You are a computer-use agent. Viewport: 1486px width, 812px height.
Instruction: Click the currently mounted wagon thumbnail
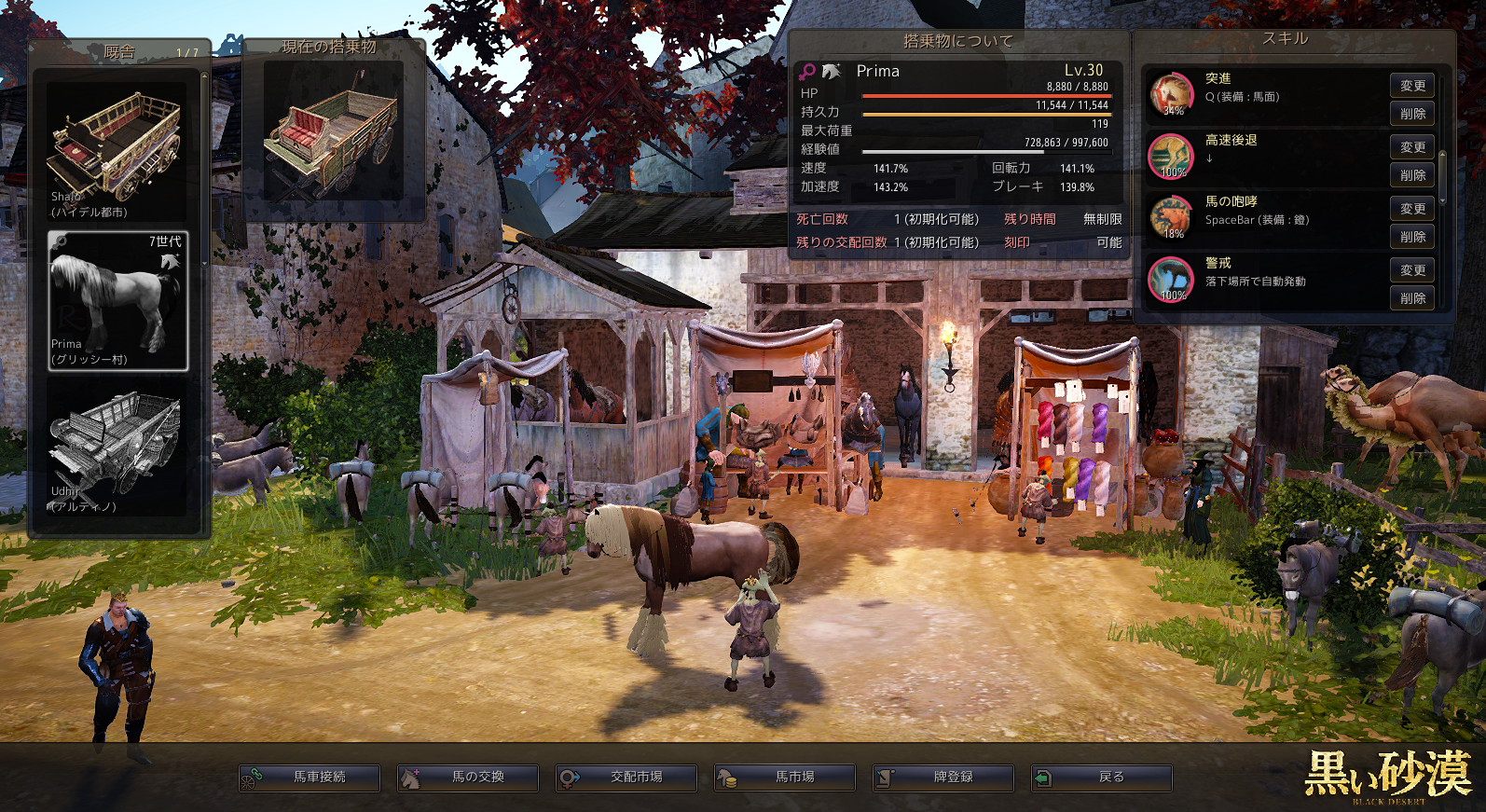pos(333,131)
